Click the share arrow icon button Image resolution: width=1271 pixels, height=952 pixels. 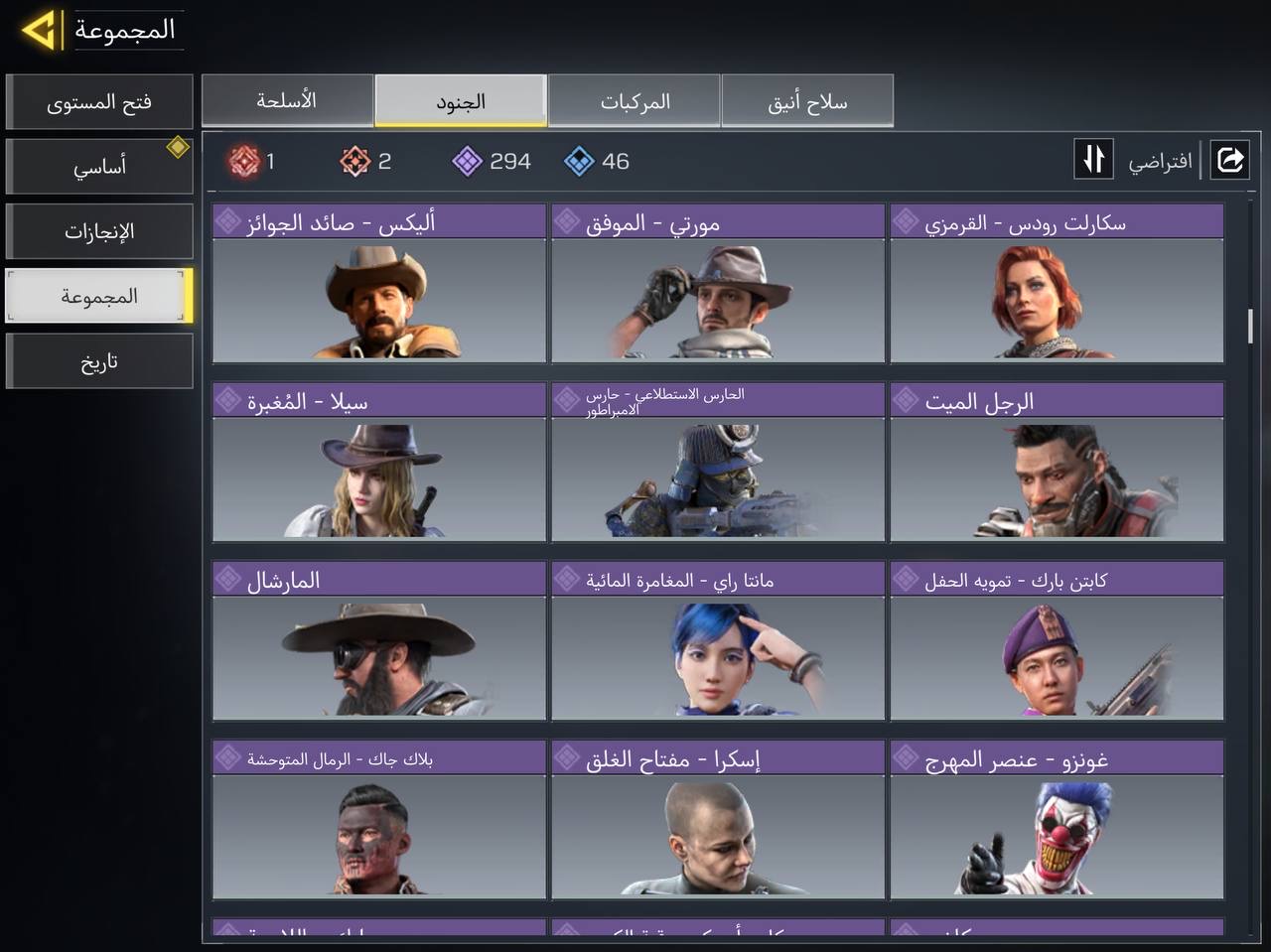[1229, 160]
